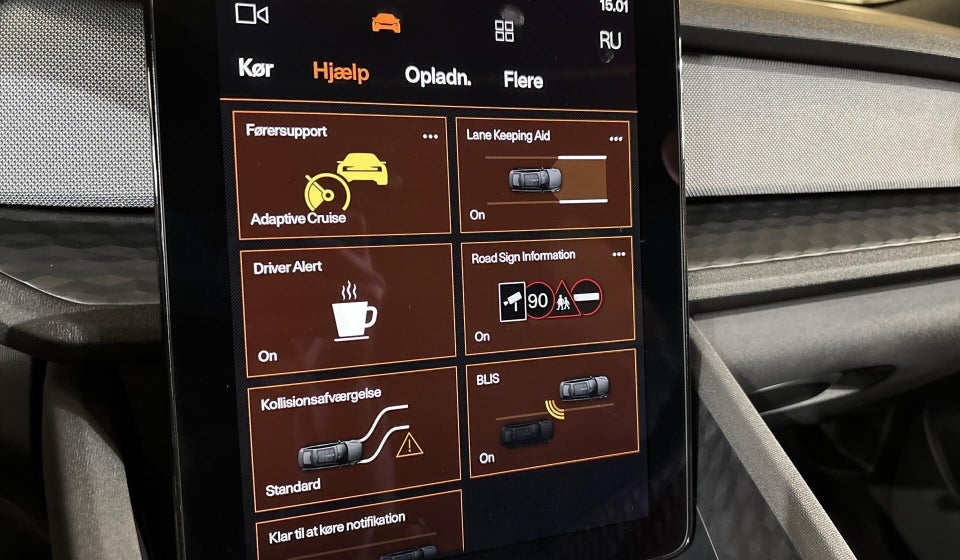Open Road Sign Information three-dot options
This screenshot has height=560, width=960.
click(618, 255)
